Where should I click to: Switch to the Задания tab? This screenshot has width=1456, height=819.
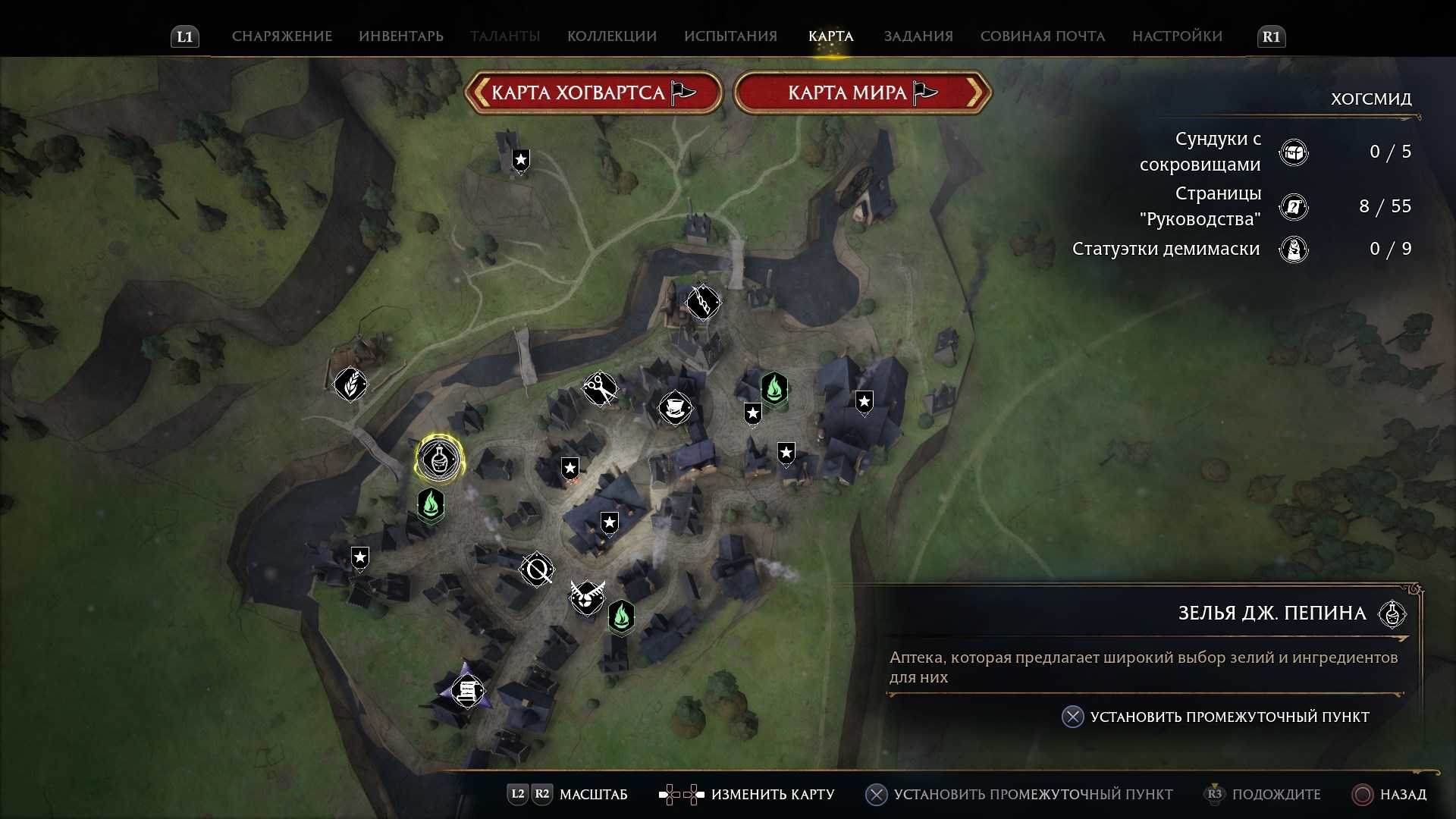click(918, 36)
